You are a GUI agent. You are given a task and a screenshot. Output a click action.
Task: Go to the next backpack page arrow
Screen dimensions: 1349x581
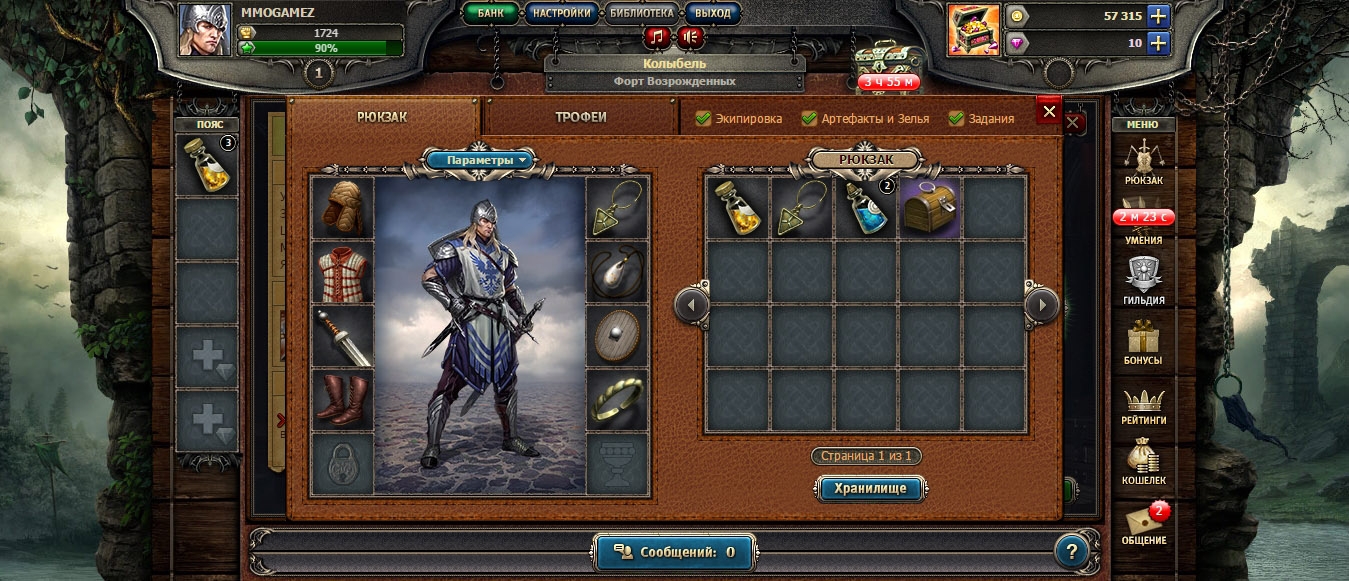[1042, 304]
